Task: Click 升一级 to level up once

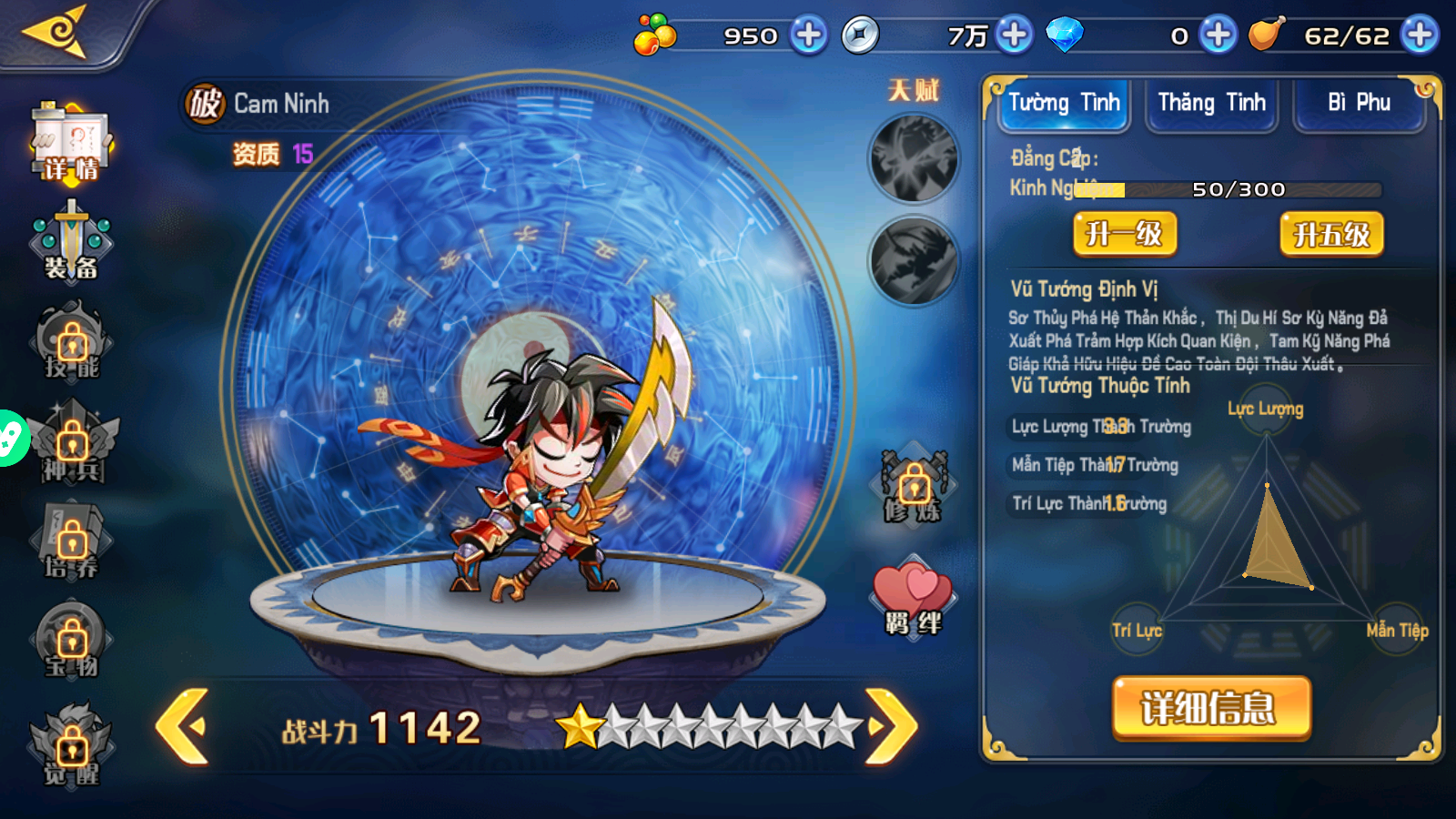Action: click(1125, 235)
